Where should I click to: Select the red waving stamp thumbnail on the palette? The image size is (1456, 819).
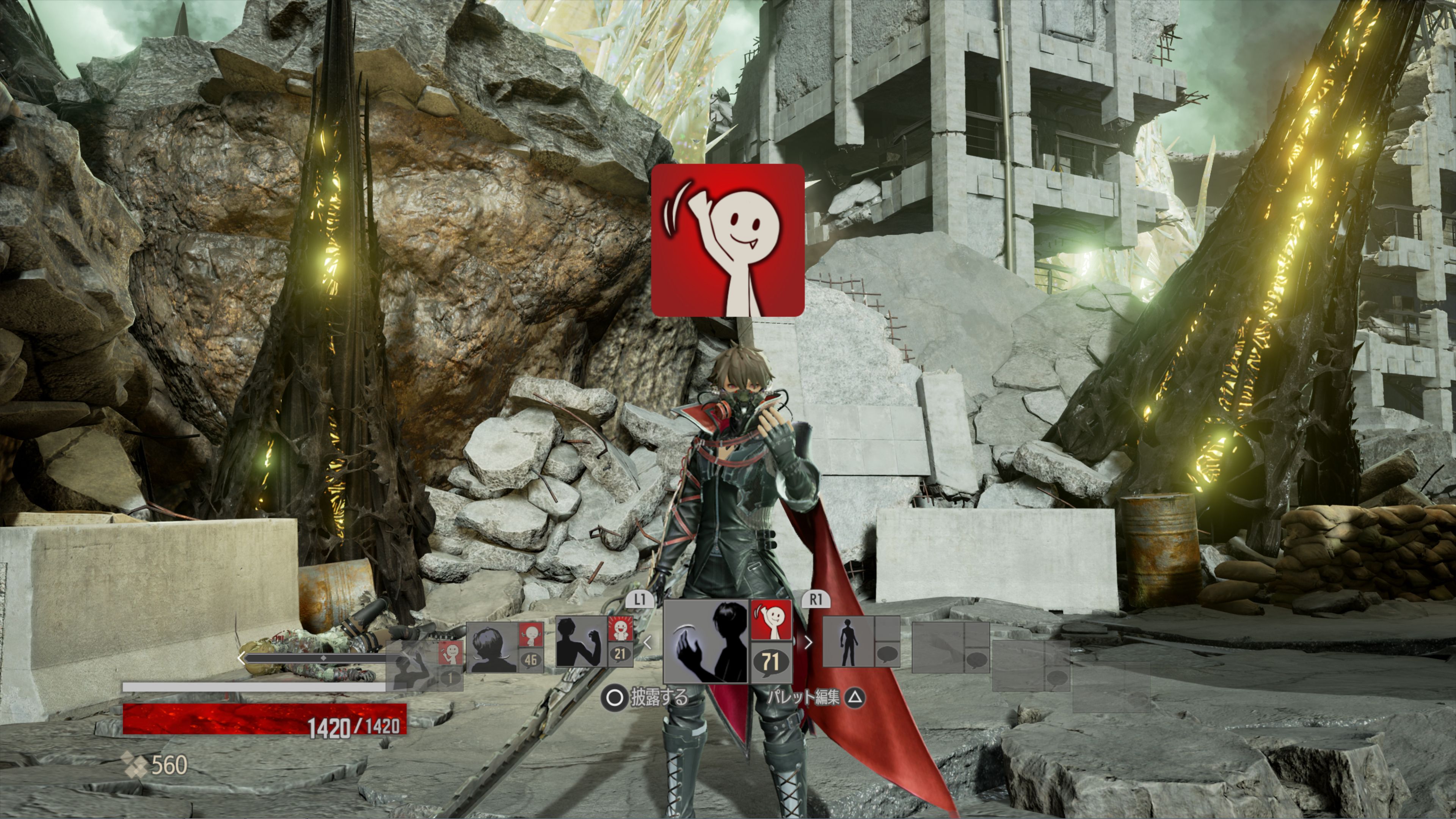coord(771,620)
